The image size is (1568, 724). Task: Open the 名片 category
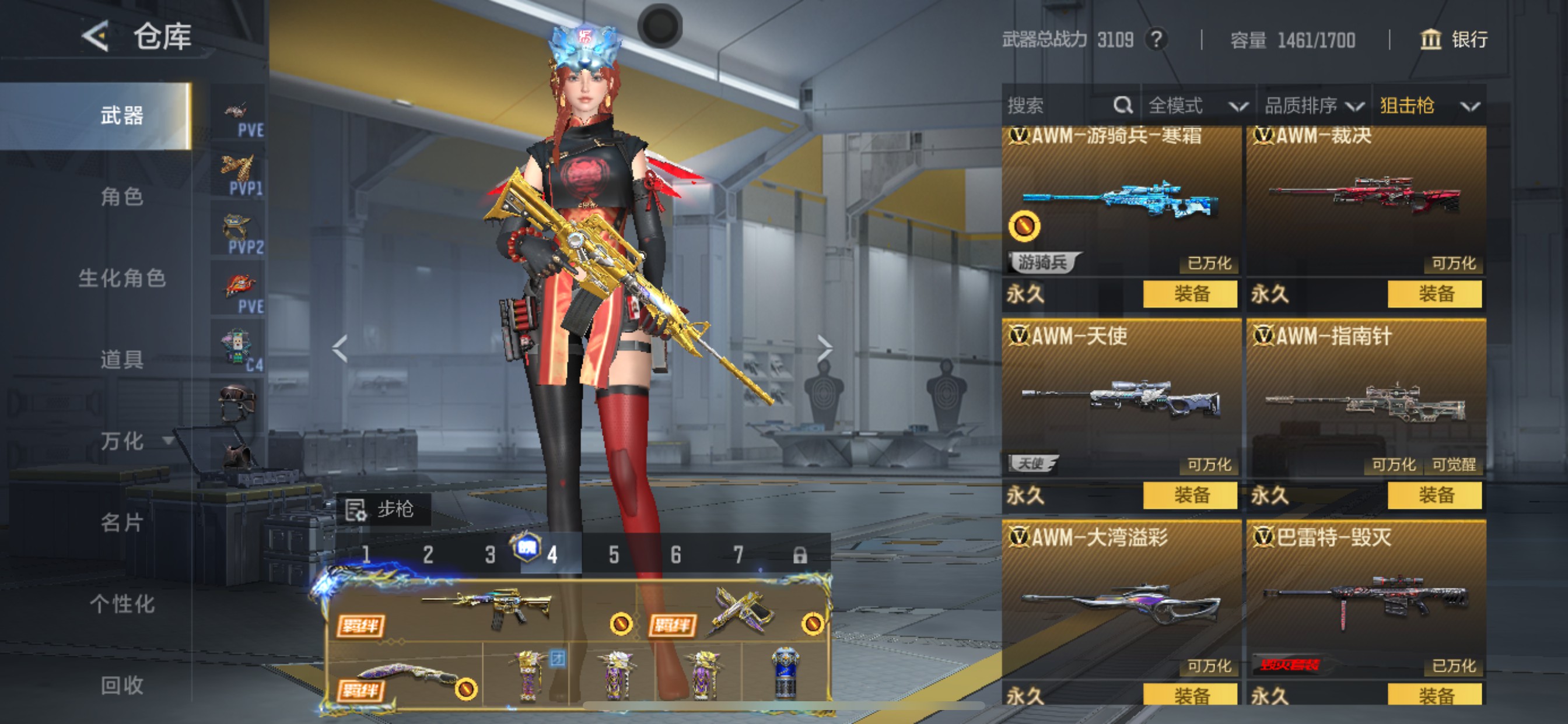pos(122,522)
